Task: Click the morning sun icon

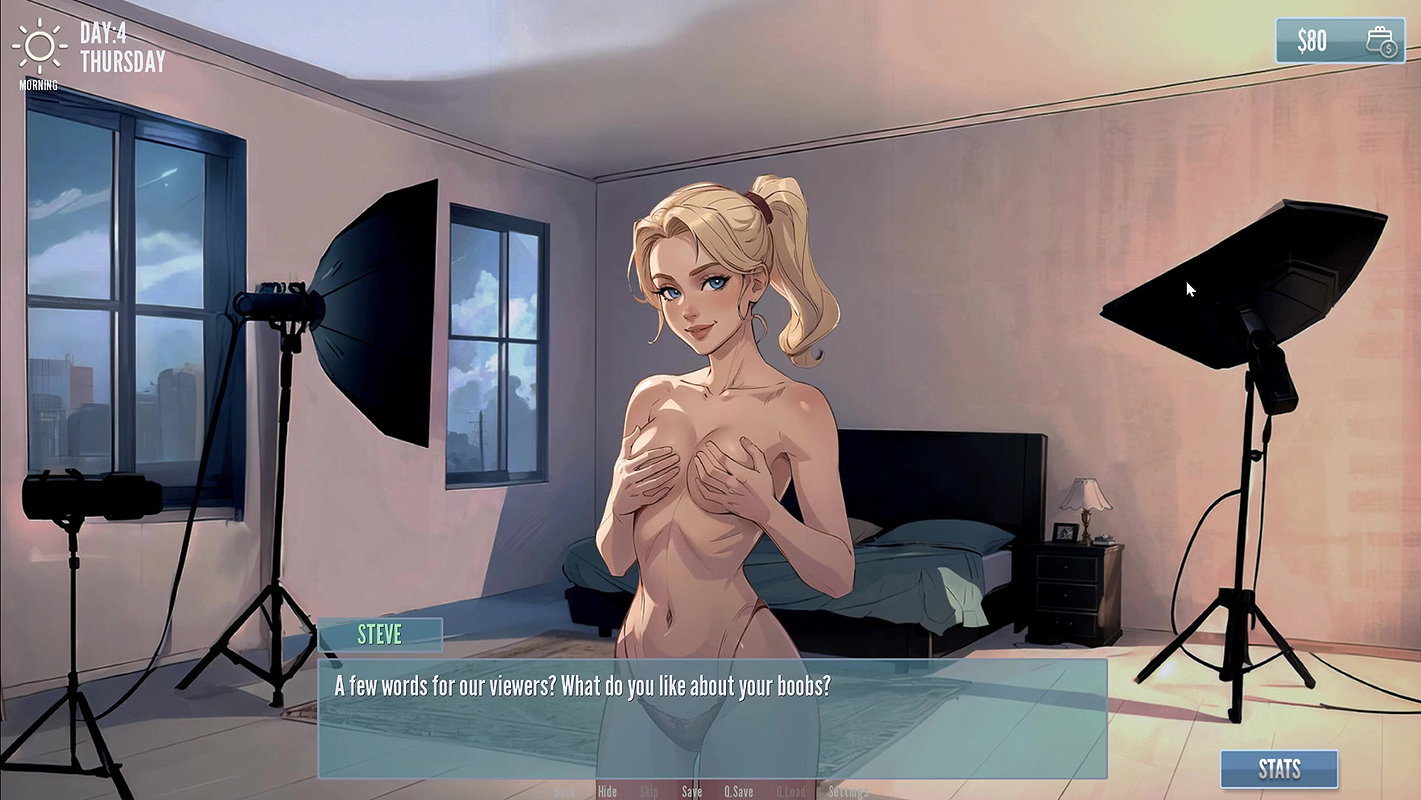Action: coord(40,47)
